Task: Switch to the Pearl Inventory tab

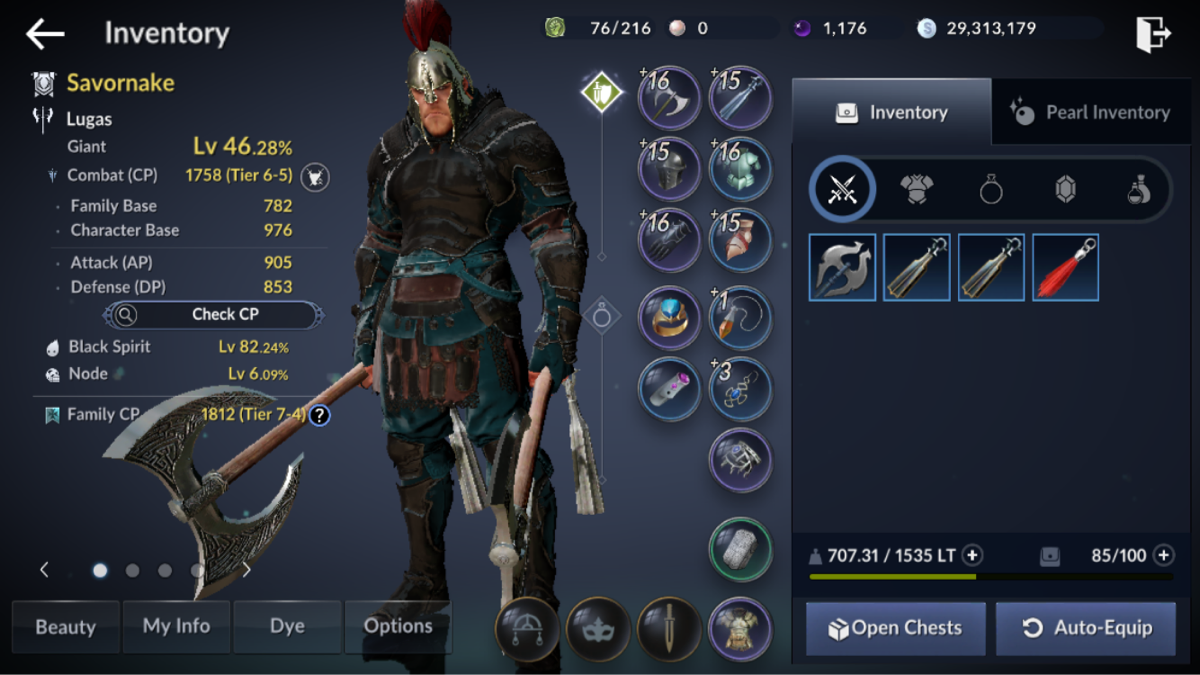Action: coord(1094,113)
